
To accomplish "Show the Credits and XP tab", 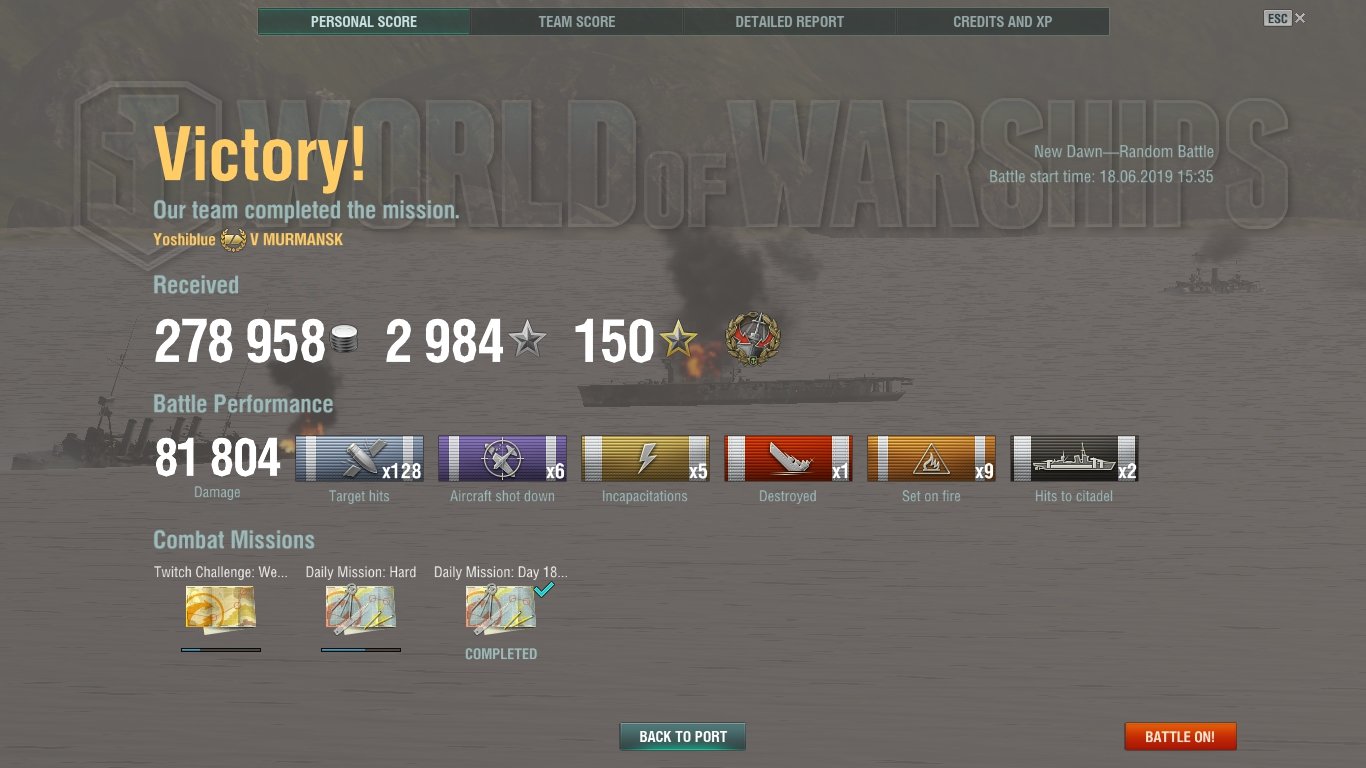I will 1002,22.
